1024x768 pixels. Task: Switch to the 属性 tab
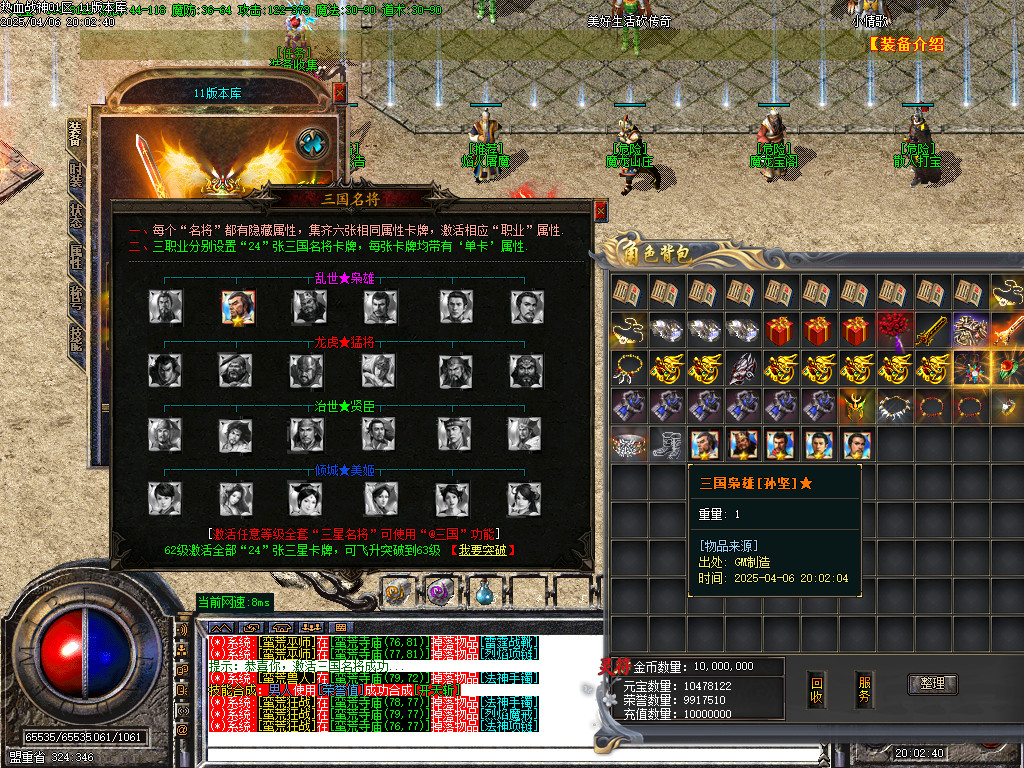click(x=76, y=256)
